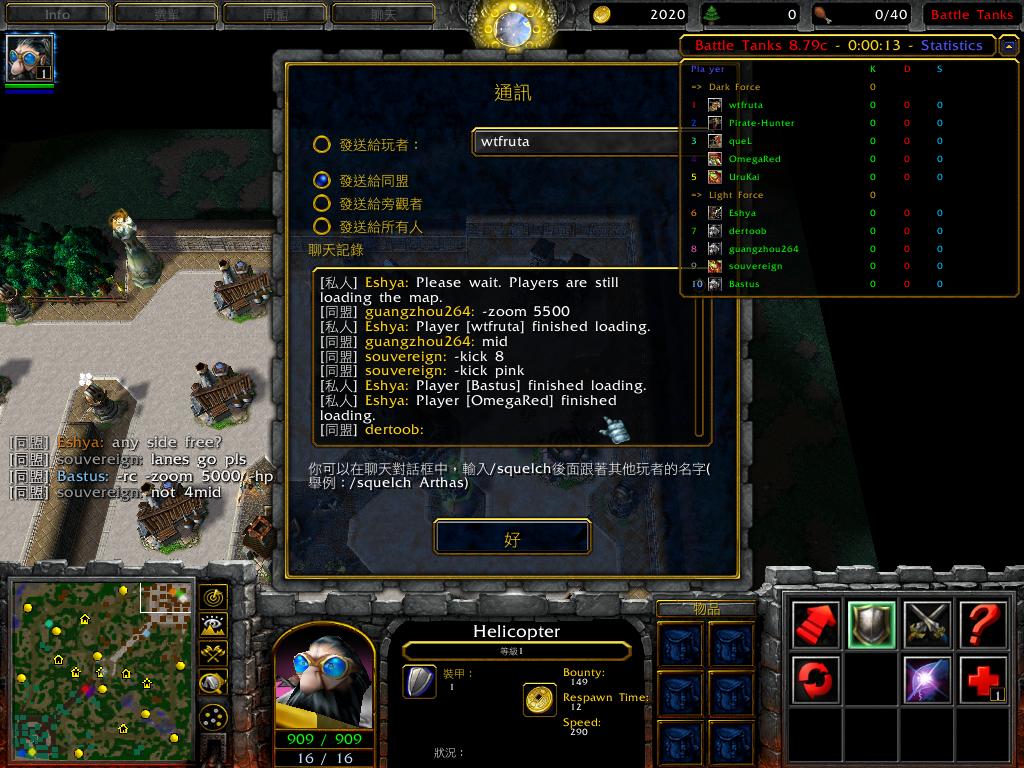Click the red cross ability icon

coord(983,680)
